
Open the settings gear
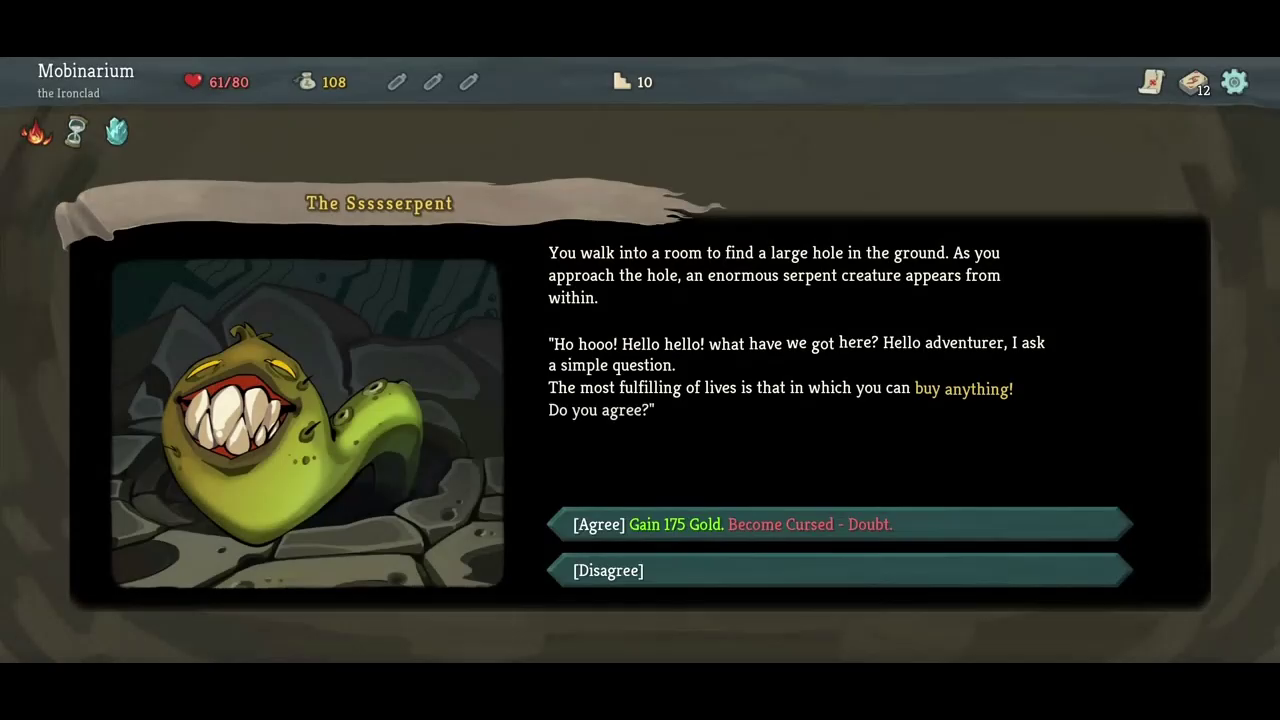click(x=1234, y=82)
